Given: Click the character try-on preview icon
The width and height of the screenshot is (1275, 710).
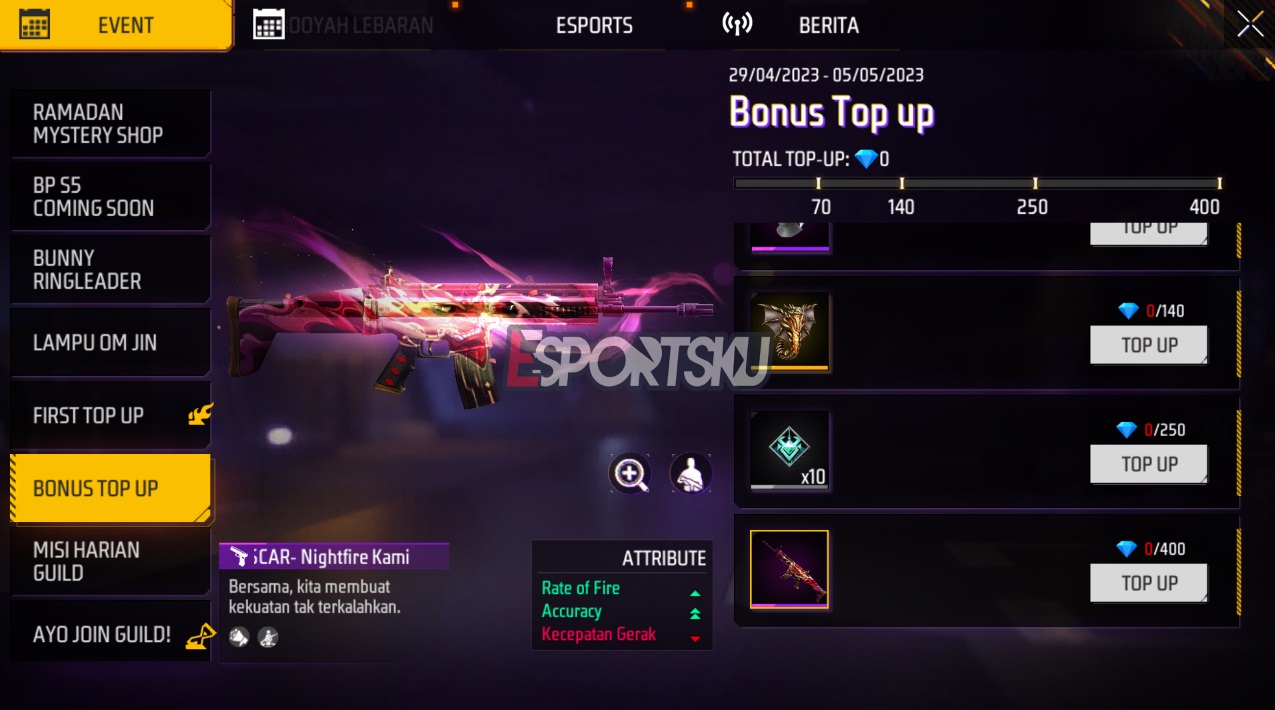Looking at the screenshot, I should point(690,474).
